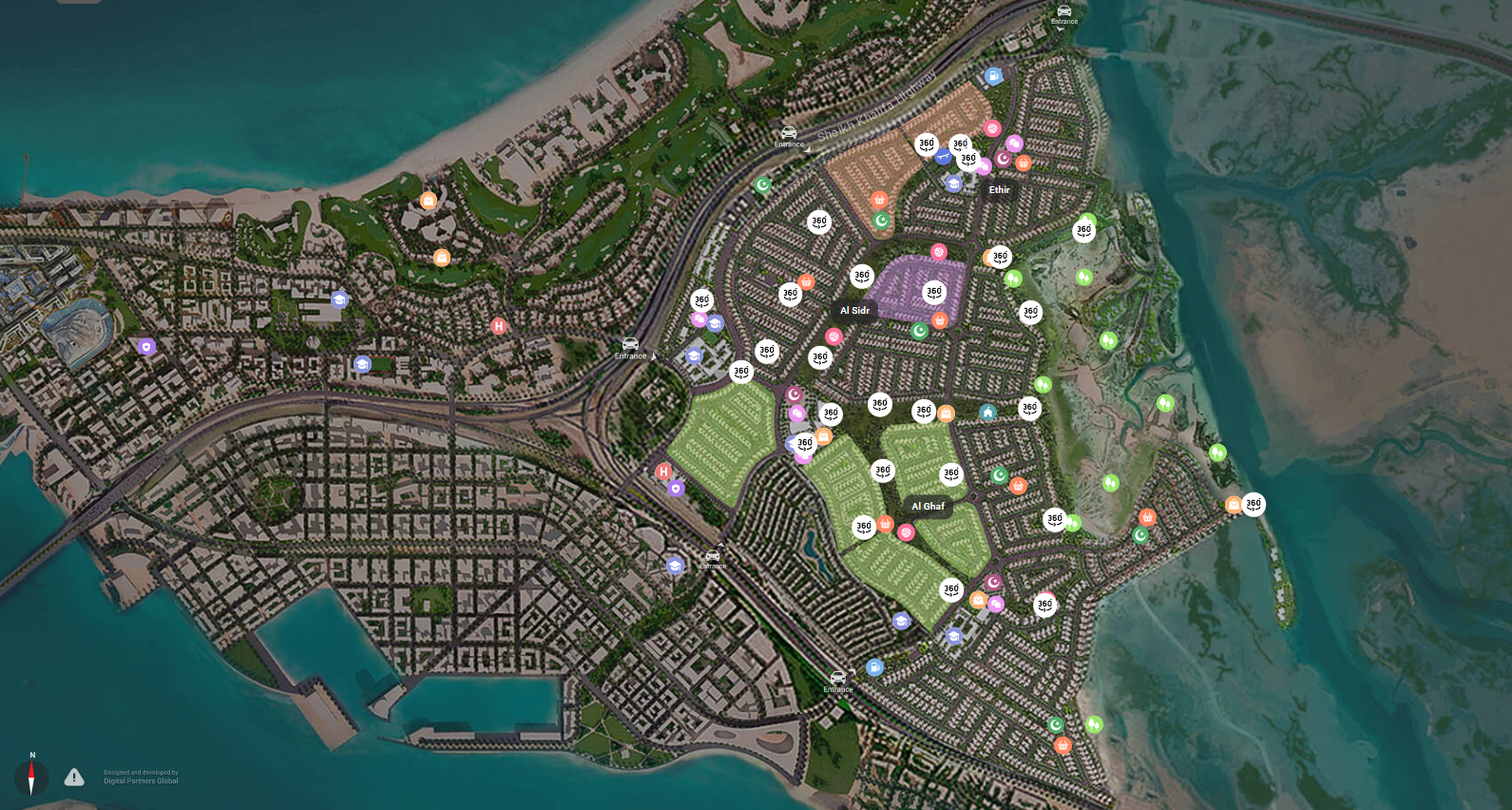Show the teal house marker

click(987, 413)
